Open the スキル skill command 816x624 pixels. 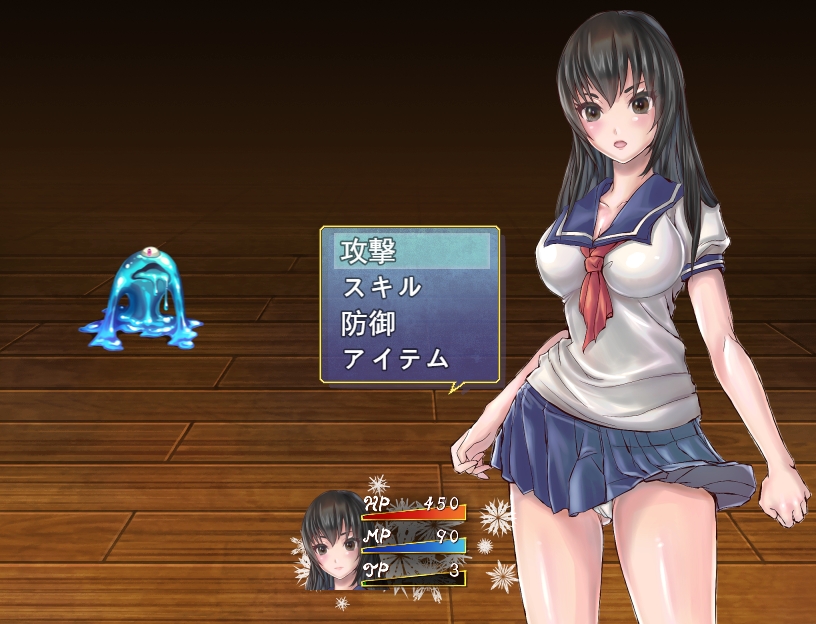411,288
